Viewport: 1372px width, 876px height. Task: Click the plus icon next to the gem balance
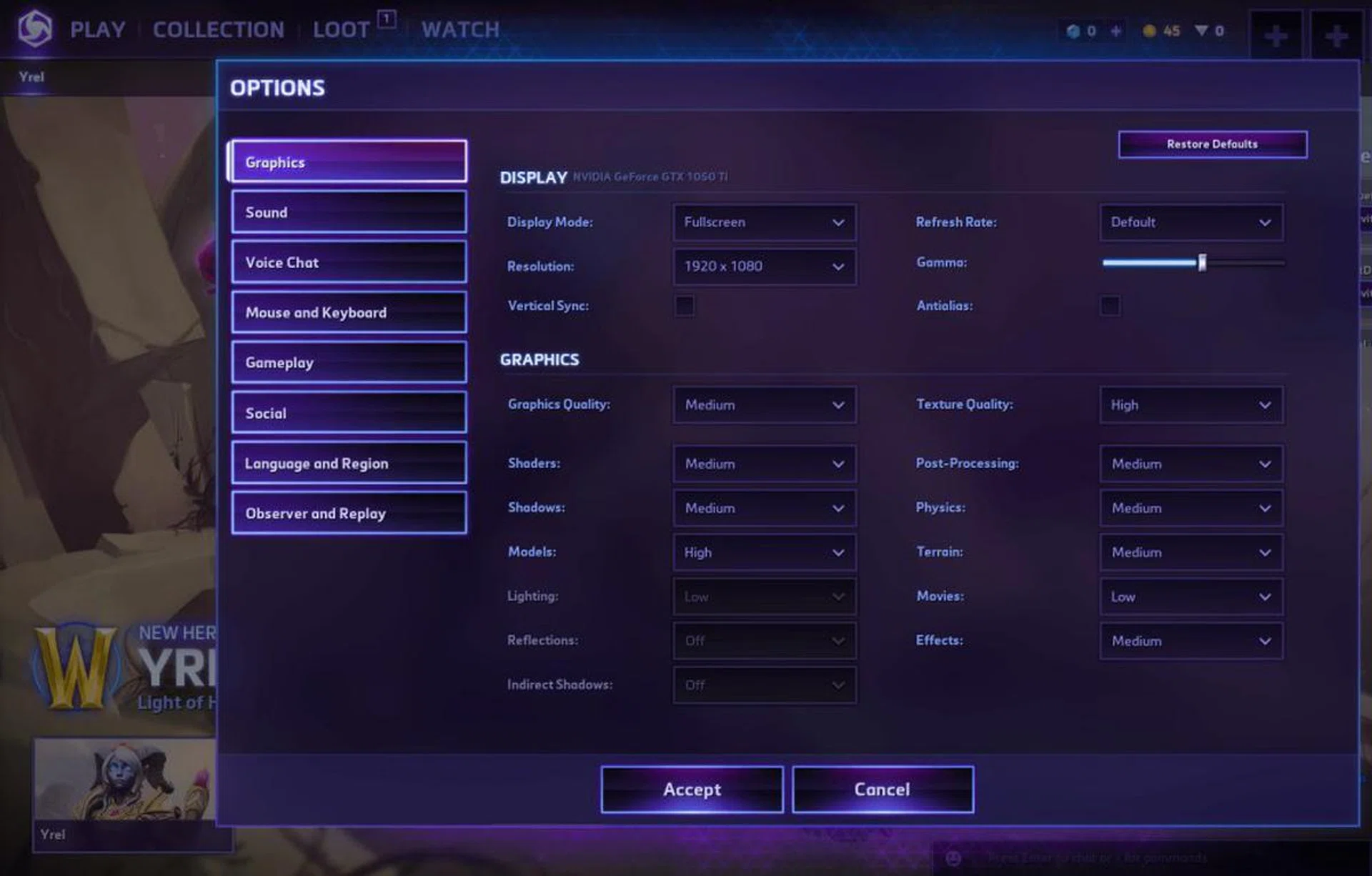tap(1115, 31)
